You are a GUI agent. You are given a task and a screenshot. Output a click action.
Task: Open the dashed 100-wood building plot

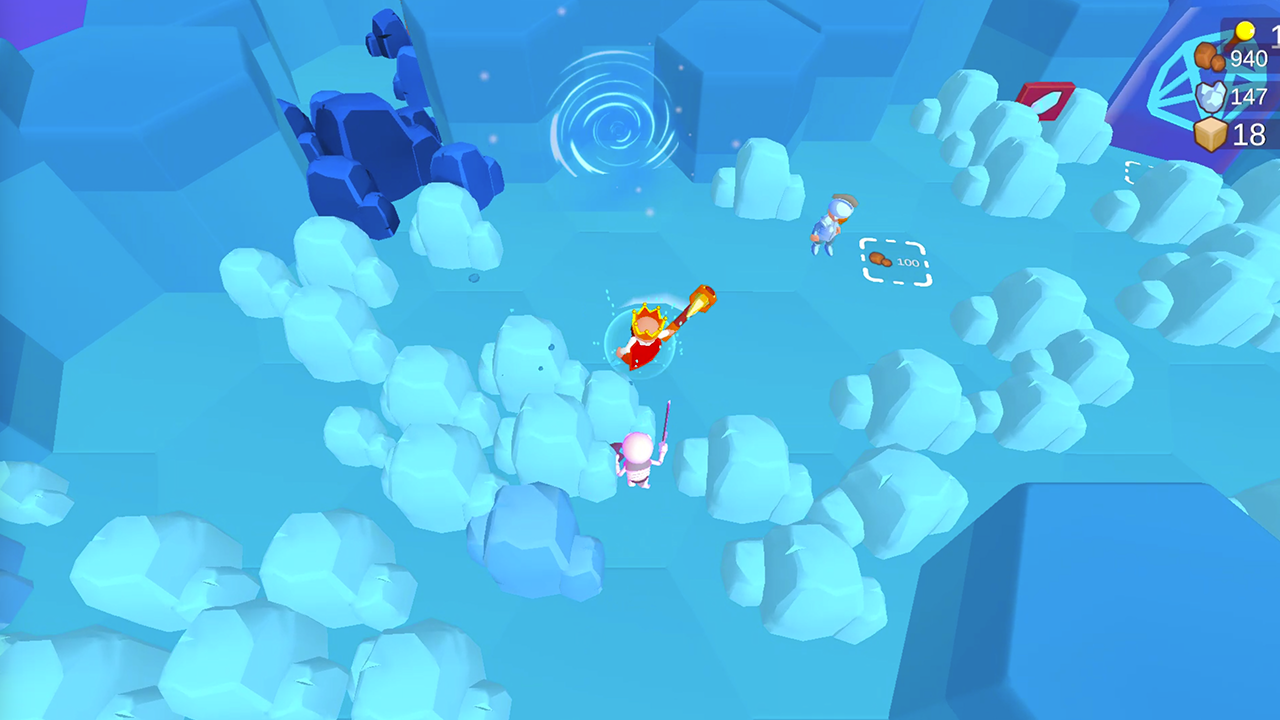pyautogui.click(x=895, y=261)
